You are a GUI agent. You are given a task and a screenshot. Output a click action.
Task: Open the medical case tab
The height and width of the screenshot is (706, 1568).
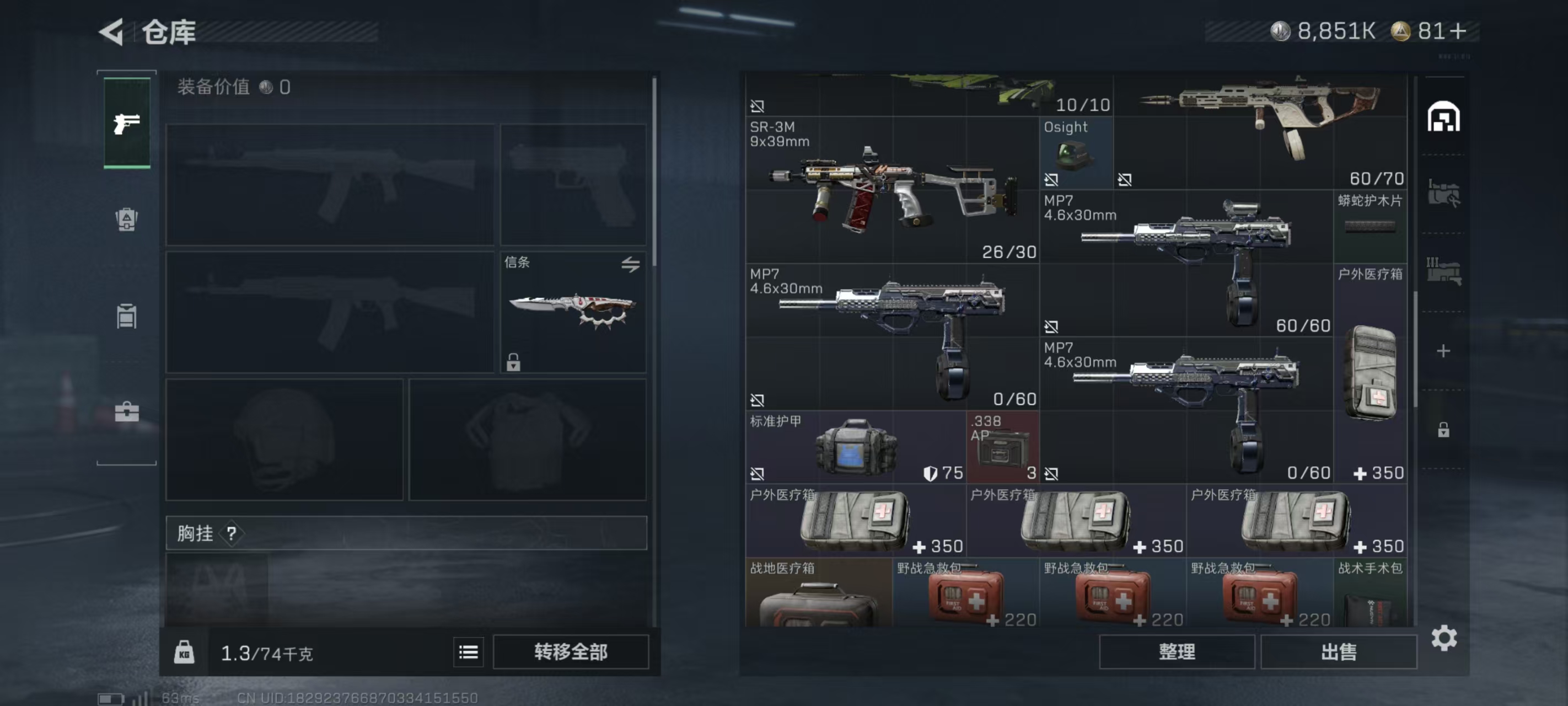[127, 413]
